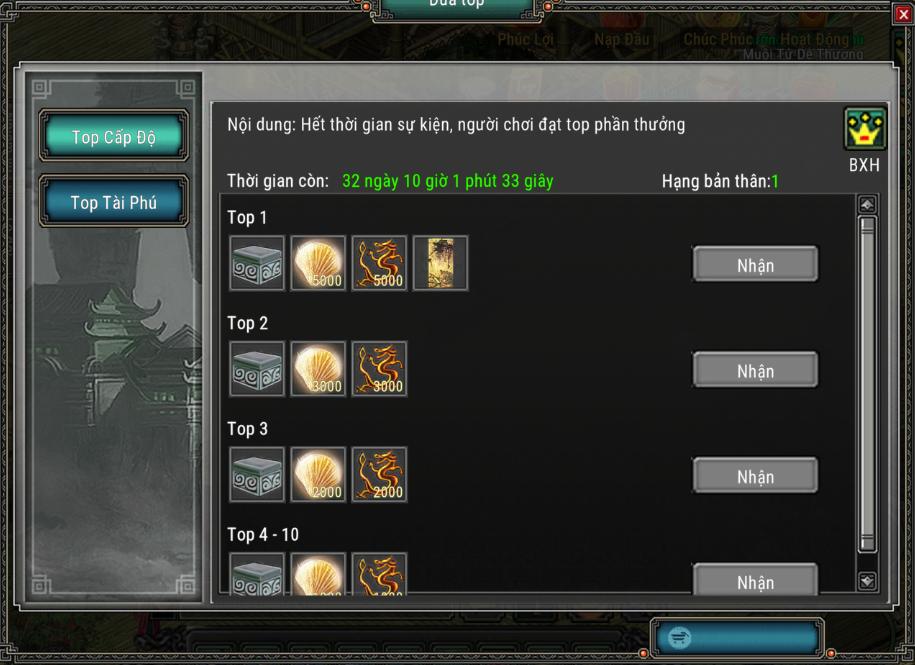Open the BXH crown ranking icon
Image resolution: width=915 pixels, height=665 pixels.
coord(864,130)
